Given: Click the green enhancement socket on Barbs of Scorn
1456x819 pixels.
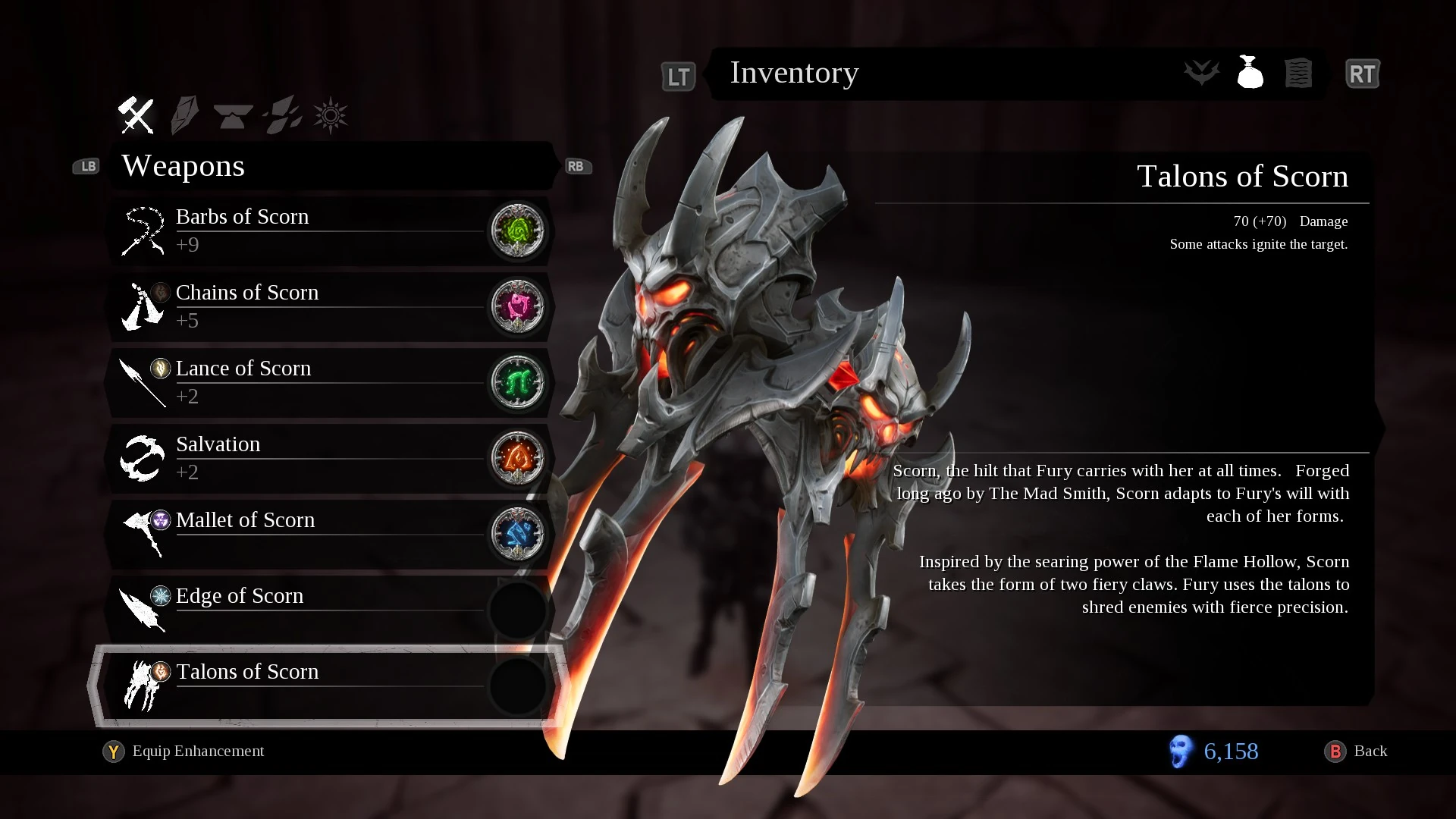Looking at the screenshot, I should point(519,231).
